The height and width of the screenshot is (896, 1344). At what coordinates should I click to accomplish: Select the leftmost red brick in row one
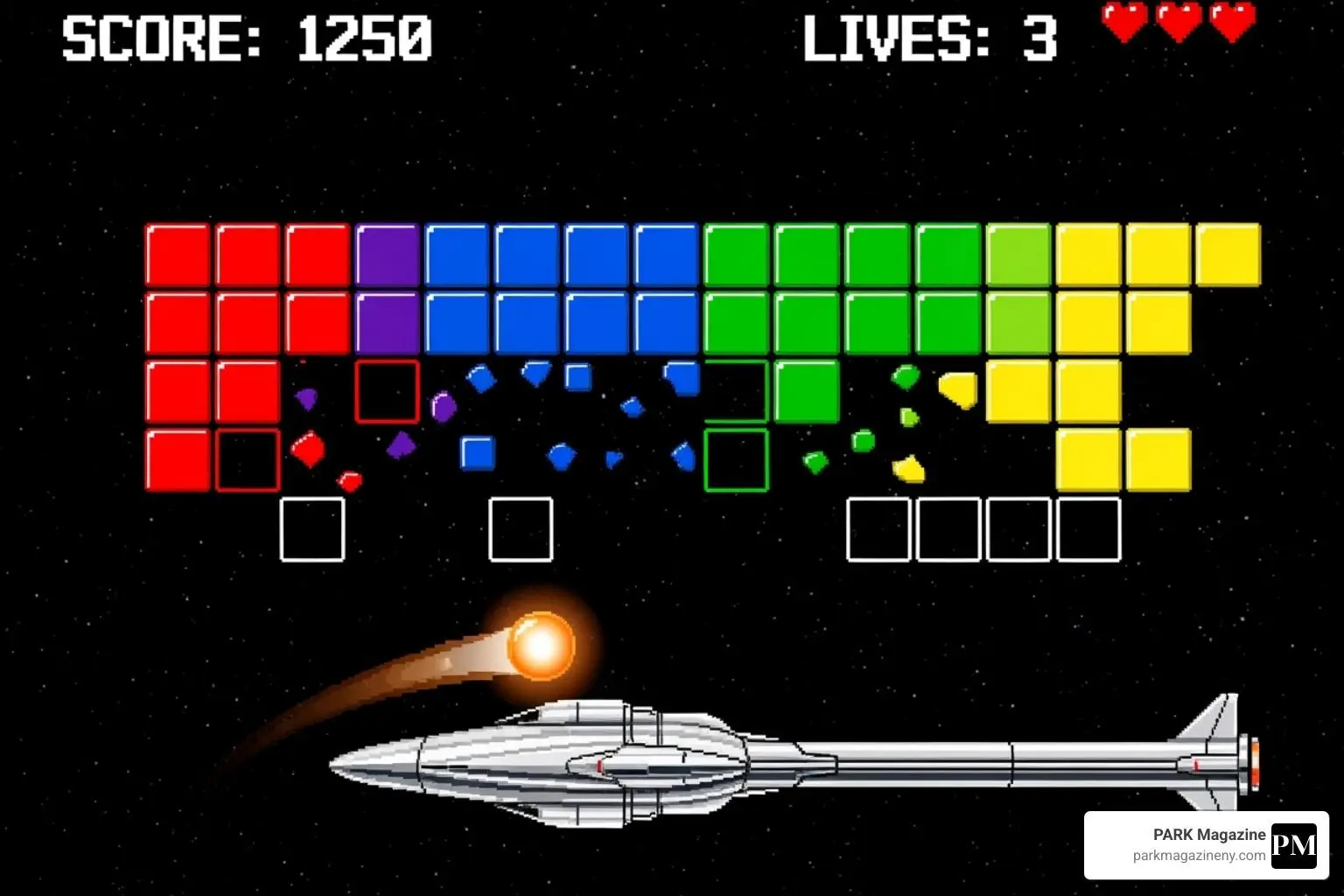click(175, 253)
